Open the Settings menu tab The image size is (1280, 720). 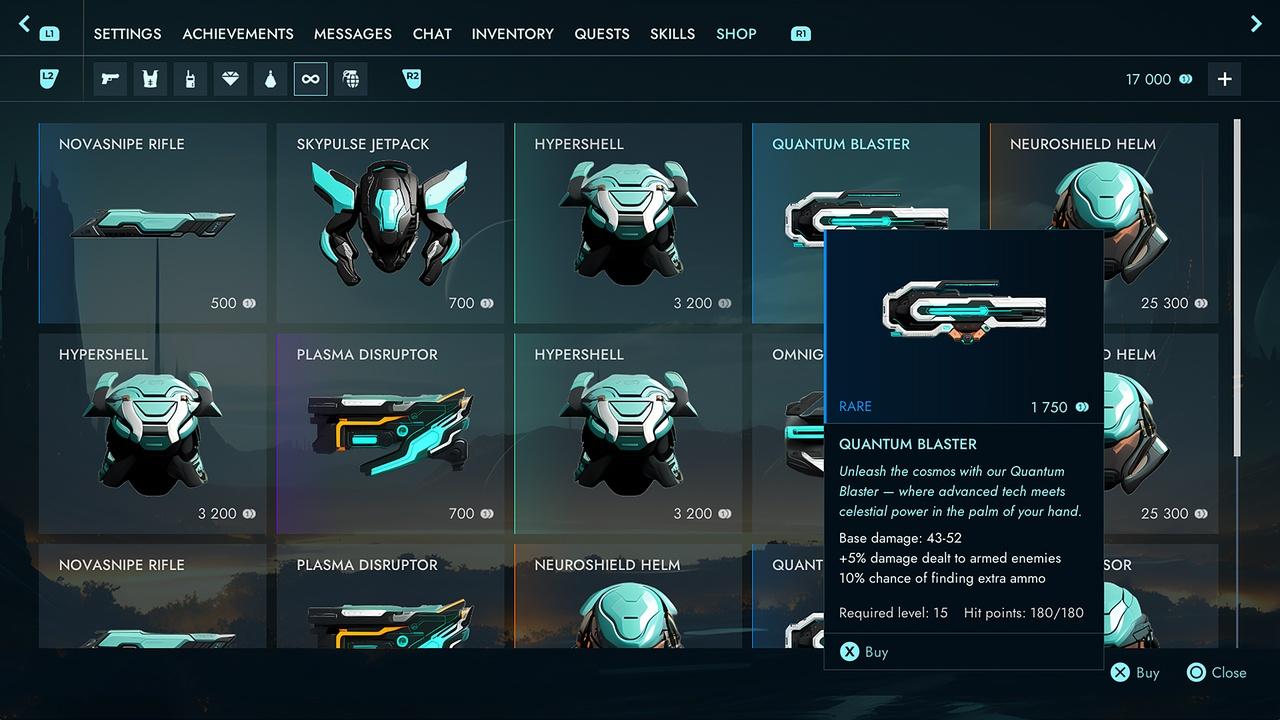[127, 34]
